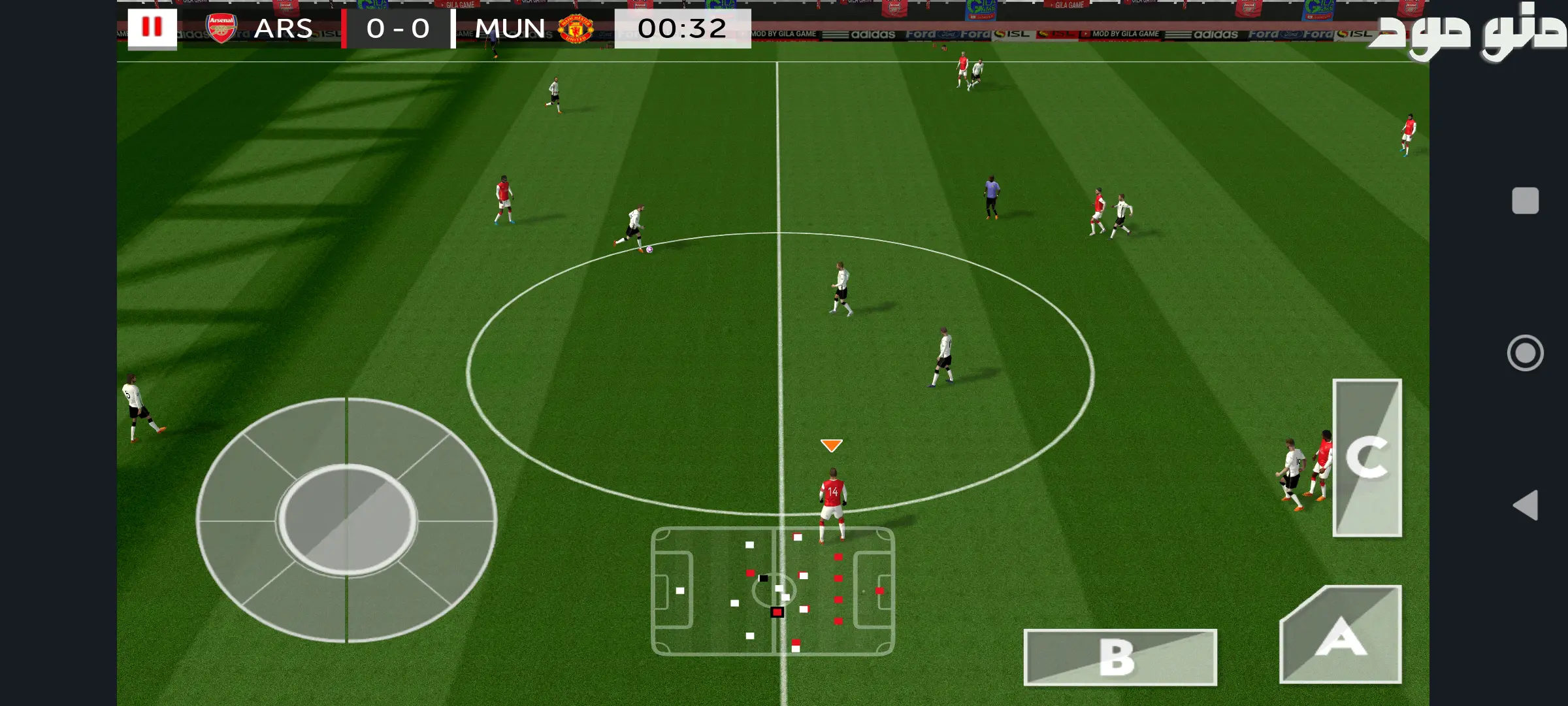Touch the virtual joystick center knob
1568x706 pixels.
(347, 520)
